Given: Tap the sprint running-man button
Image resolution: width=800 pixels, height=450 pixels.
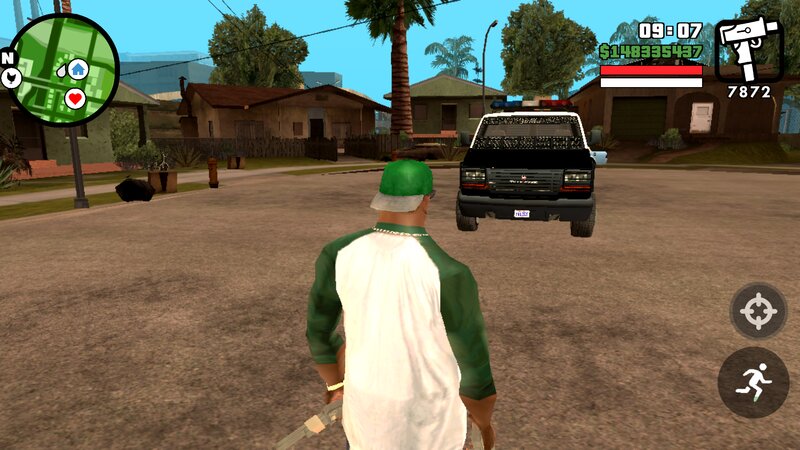Looking at the screenshot, I should (753, 382).
